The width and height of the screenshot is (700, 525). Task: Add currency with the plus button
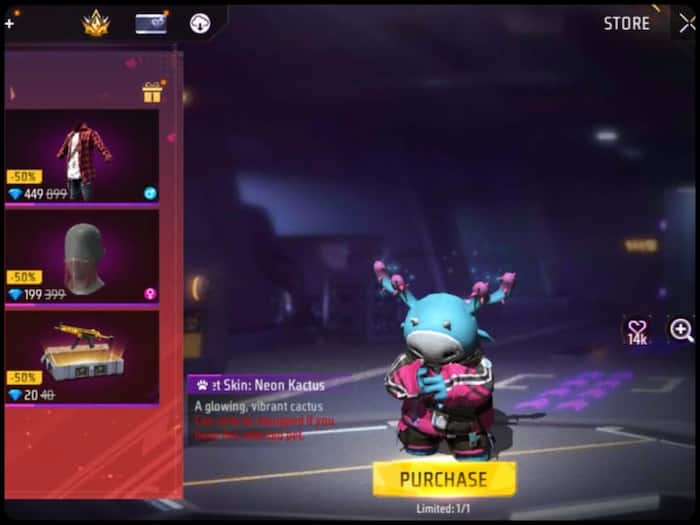[x=9, y=23]
